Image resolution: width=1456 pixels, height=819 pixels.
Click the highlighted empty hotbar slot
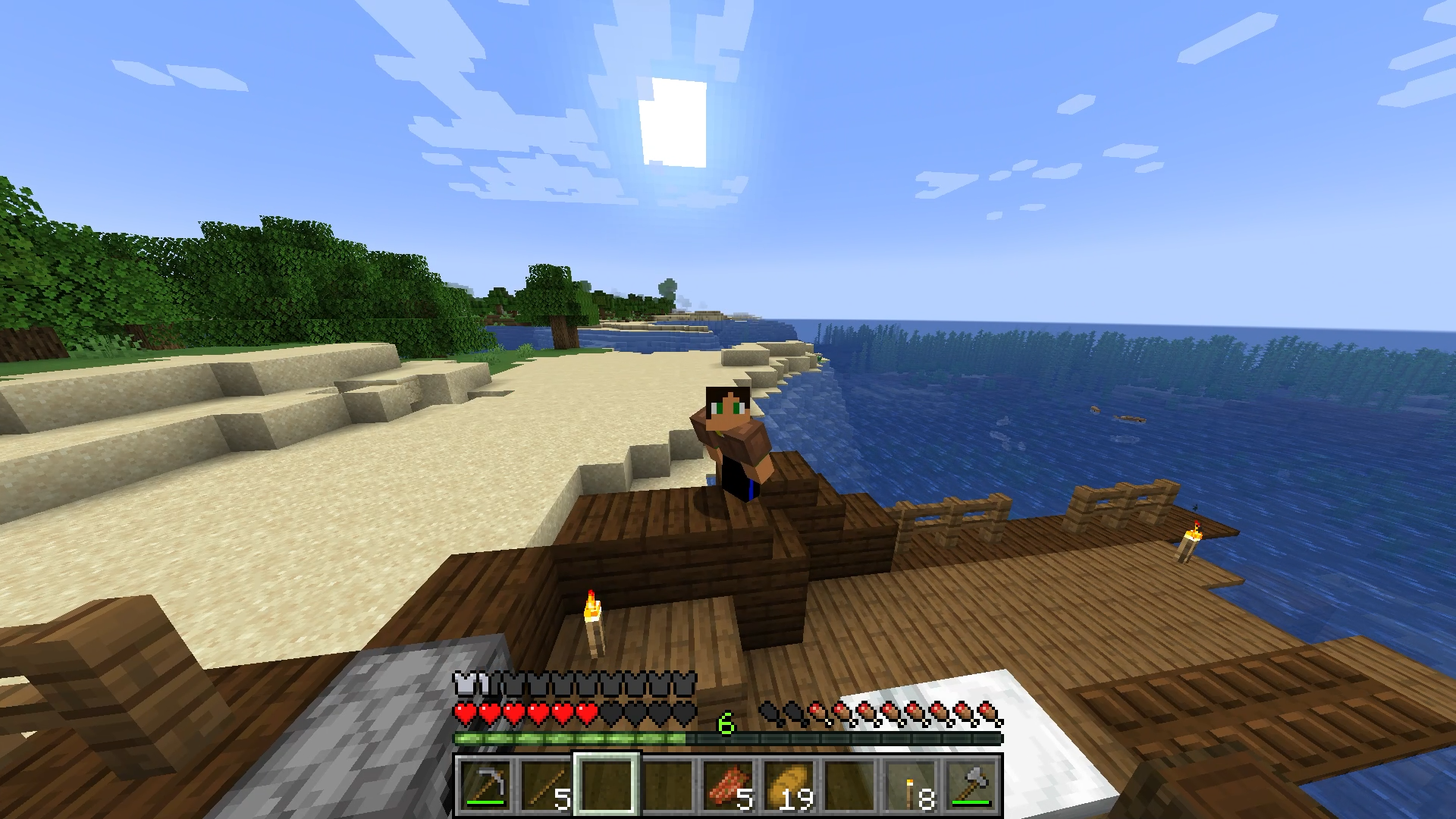pos(607,785)
